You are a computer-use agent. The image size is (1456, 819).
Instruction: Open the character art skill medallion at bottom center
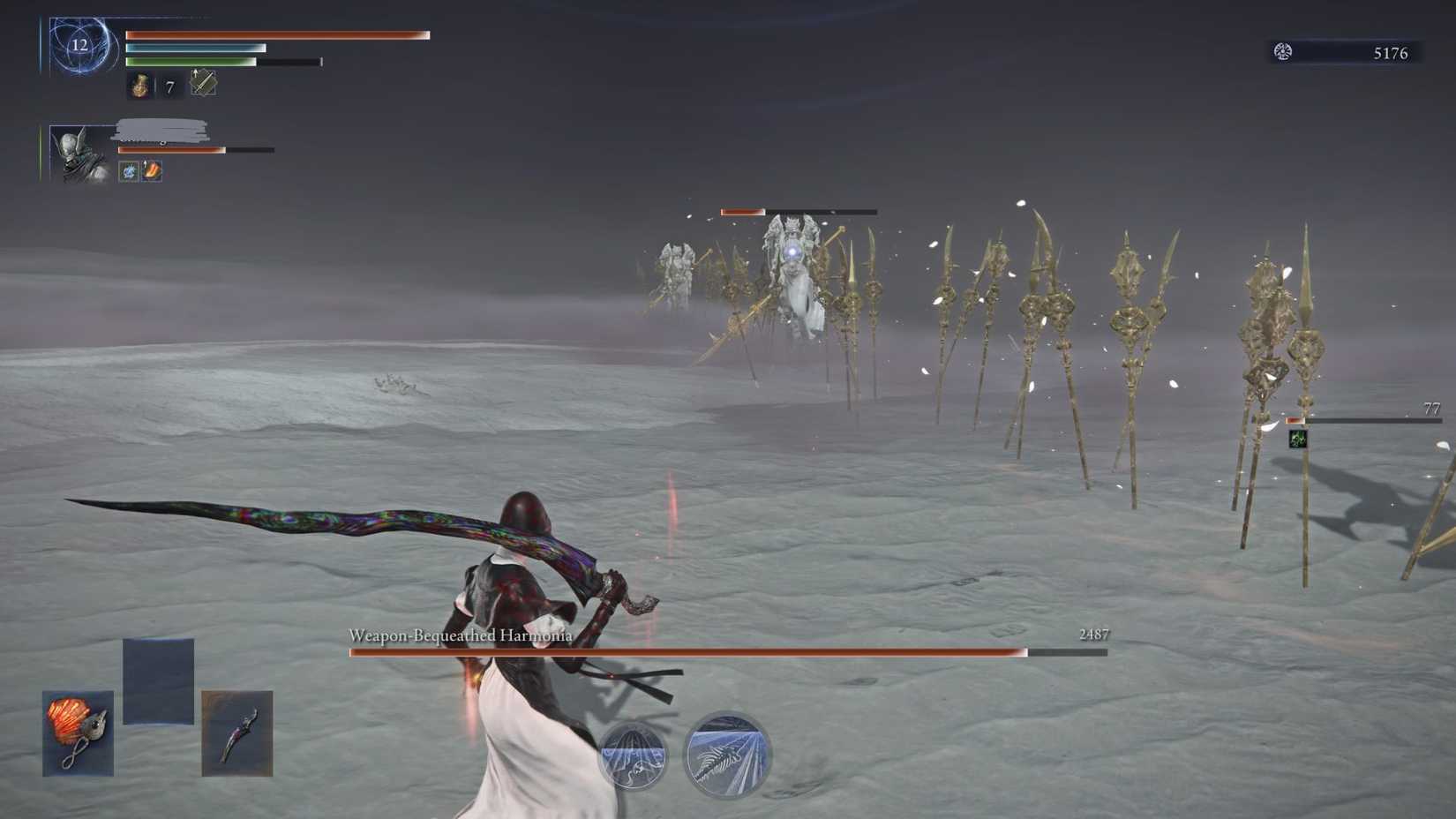634,755
